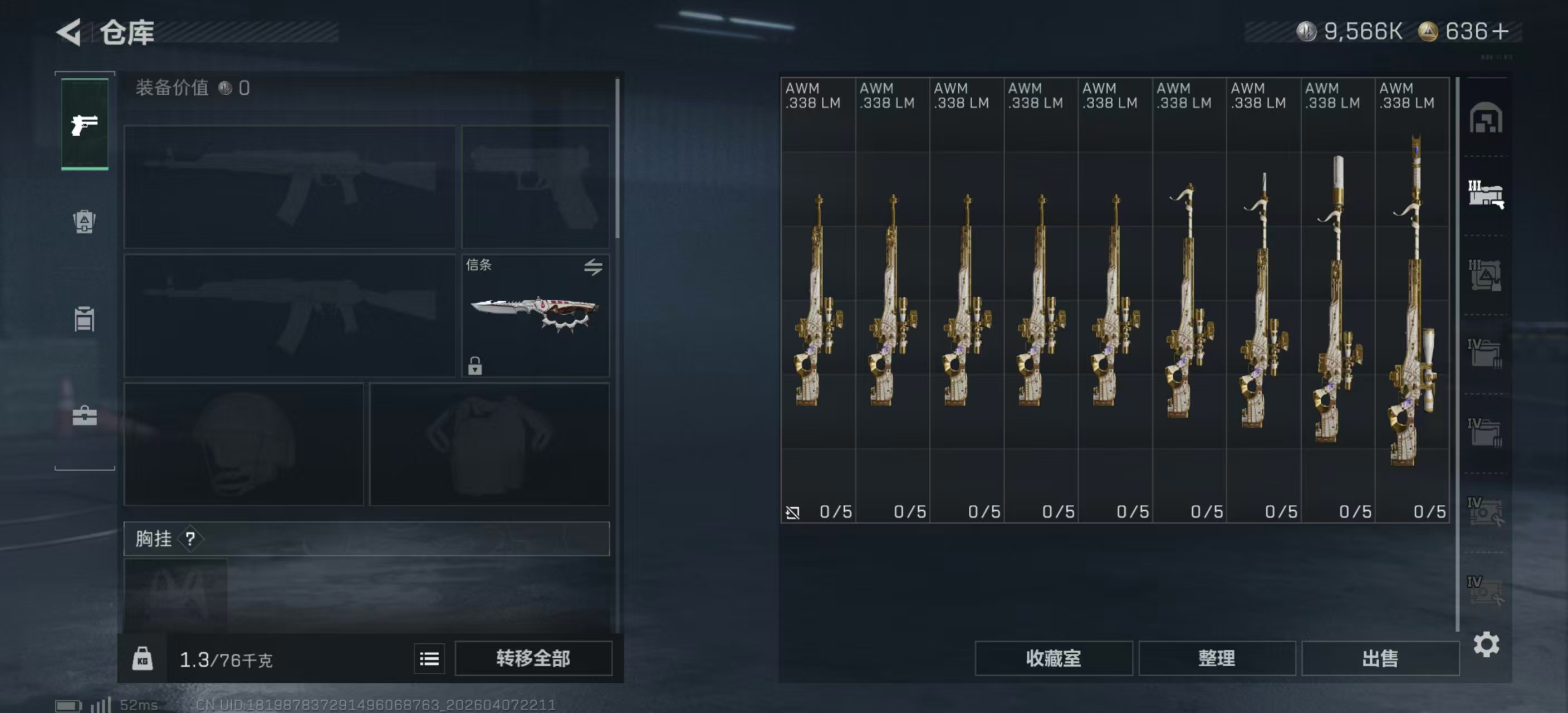Select the equipped 信条 knife slot
1568x713 pixels.
pos(535,315)
